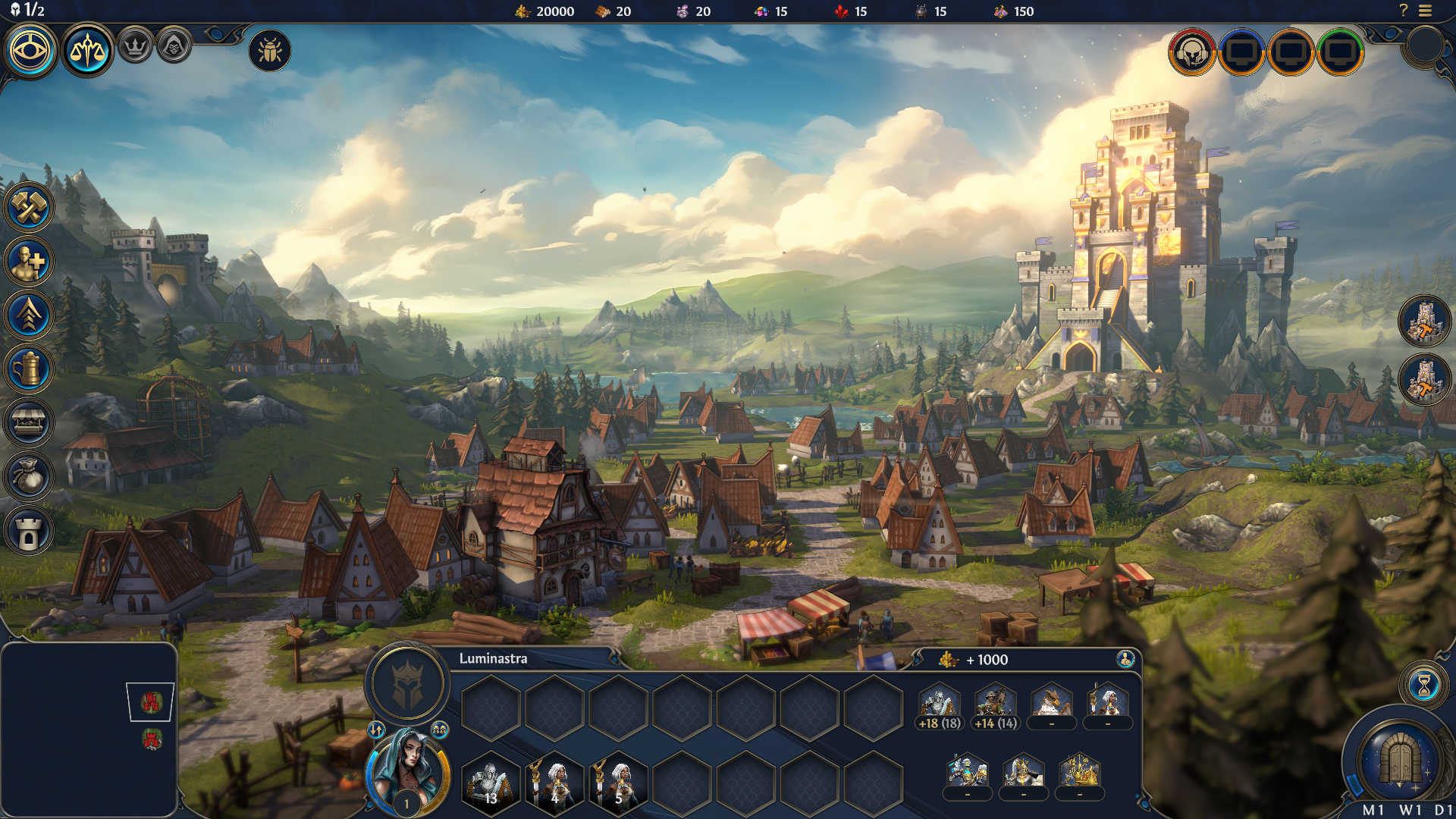Select the army stack of 13 units
This screenshot has width=1456, height=819.
[x=491, y=781]
